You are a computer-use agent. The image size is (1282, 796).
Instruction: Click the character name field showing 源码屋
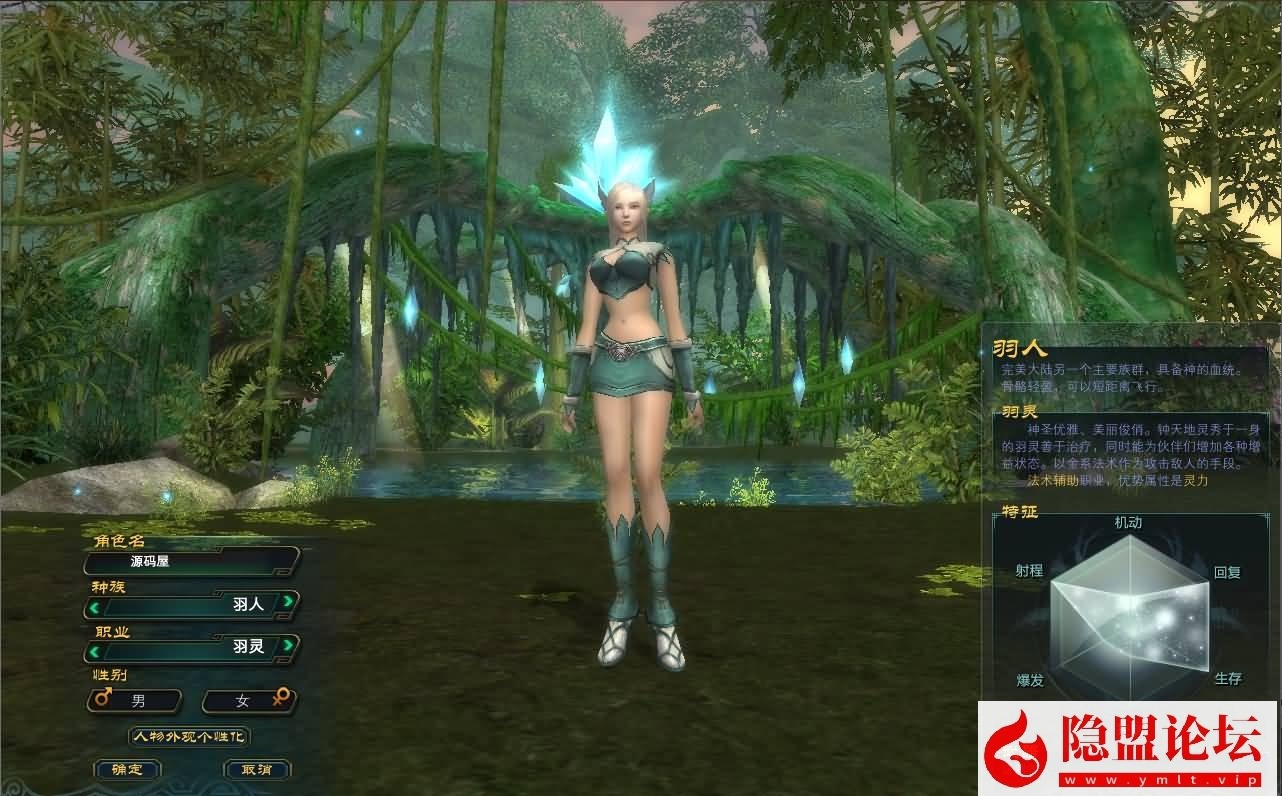pos(190,563)
